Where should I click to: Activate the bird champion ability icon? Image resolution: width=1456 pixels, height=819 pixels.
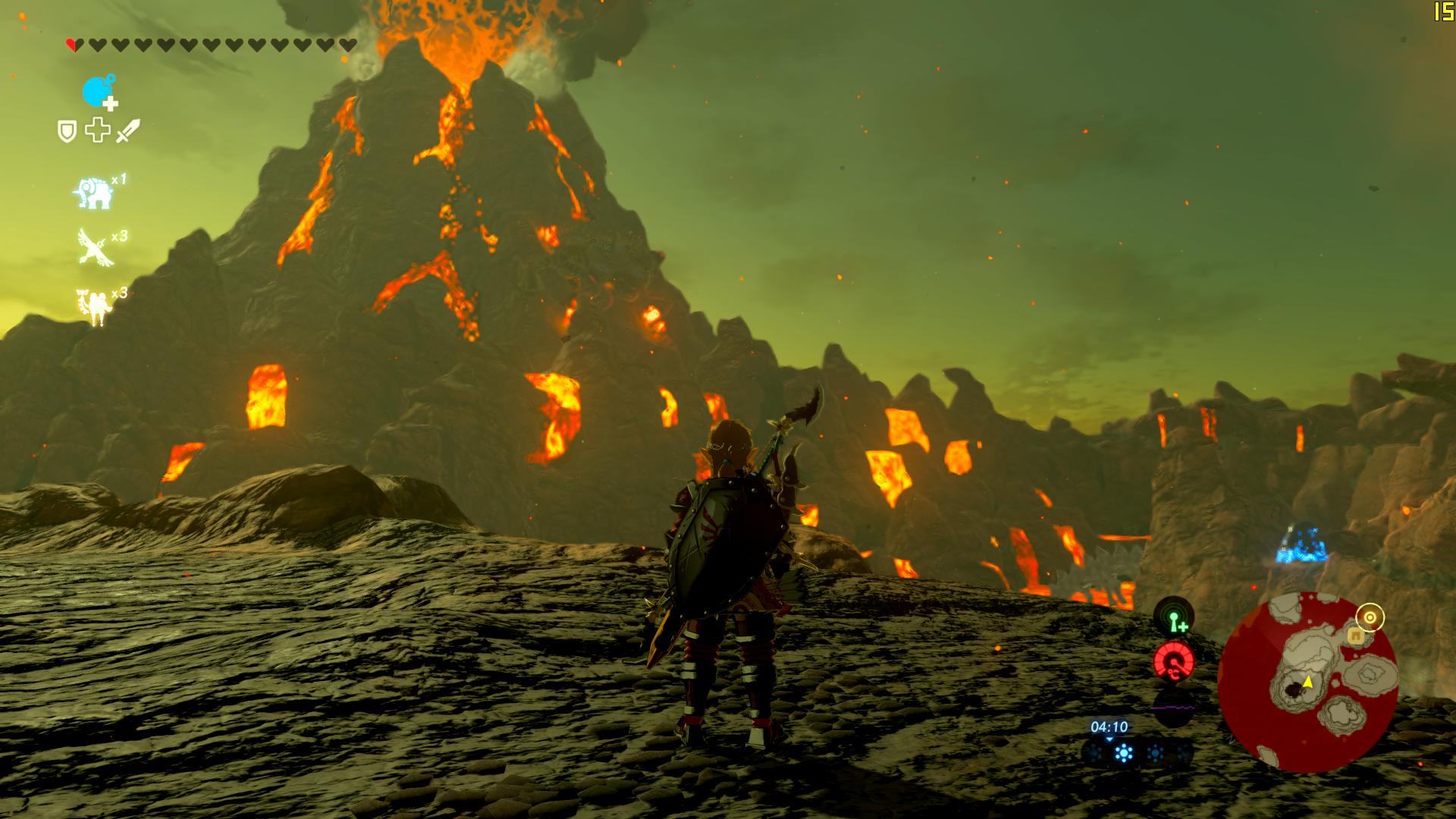coord(95,247)
